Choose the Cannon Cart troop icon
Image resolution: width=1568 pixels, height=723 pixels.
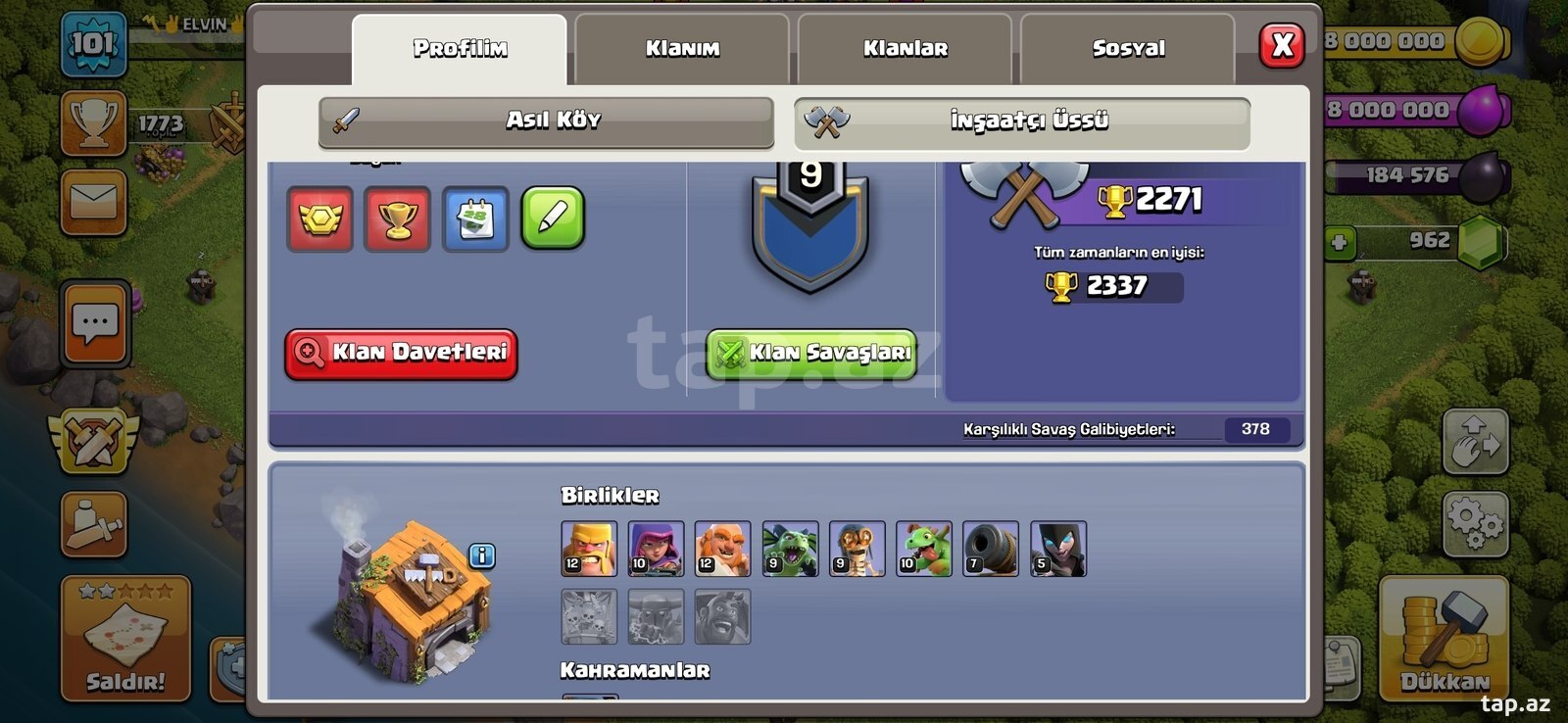[x=991, y=548]
